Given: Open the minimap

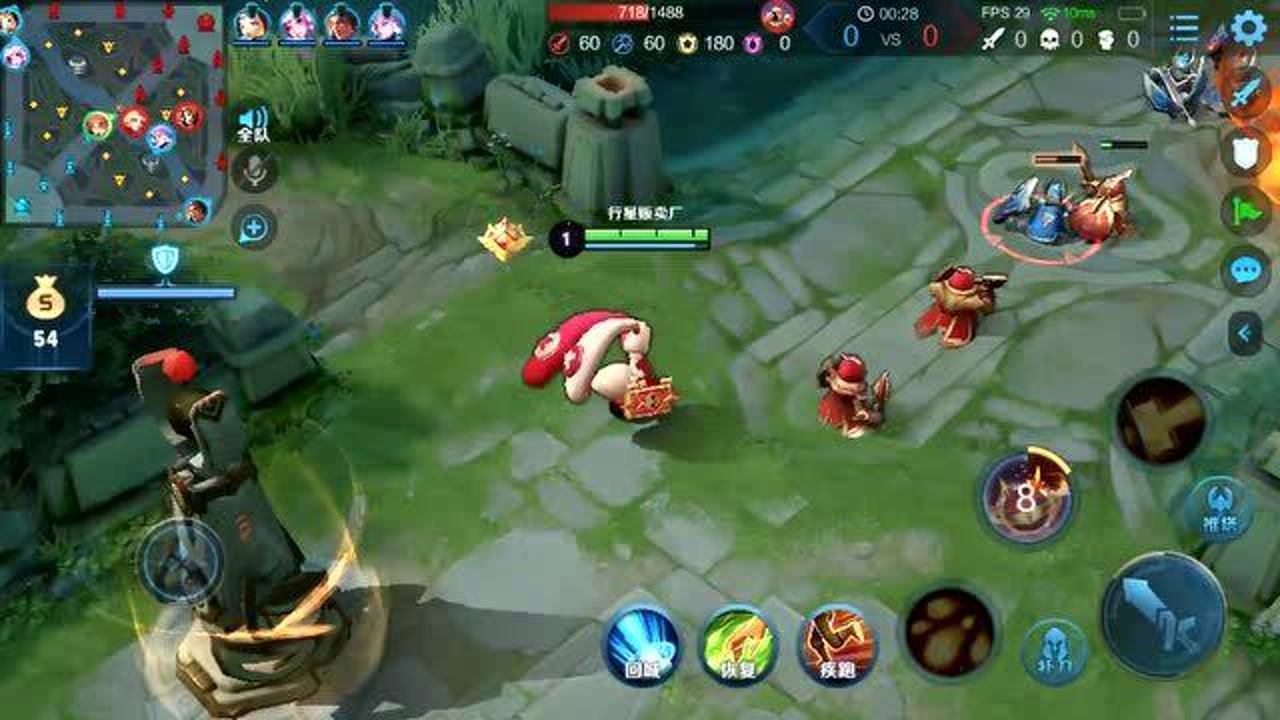Looking at the screenshot, I should 112,112.
